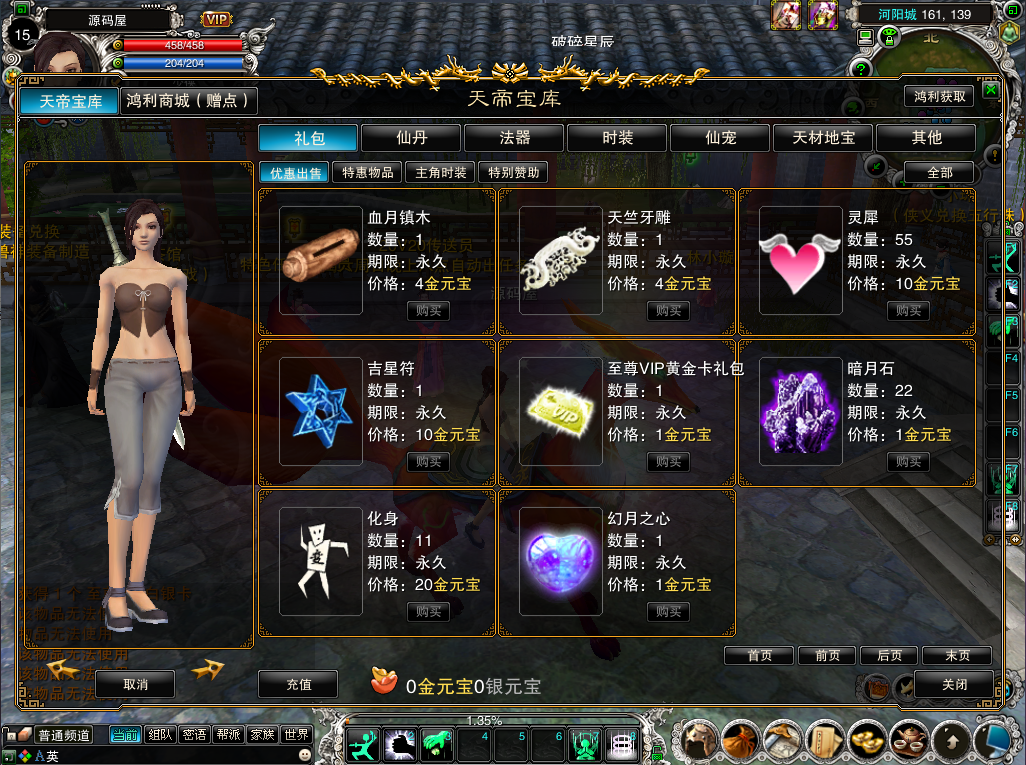
Task: Click the 鸿利获取 button
Action: (x=939, y=97)
